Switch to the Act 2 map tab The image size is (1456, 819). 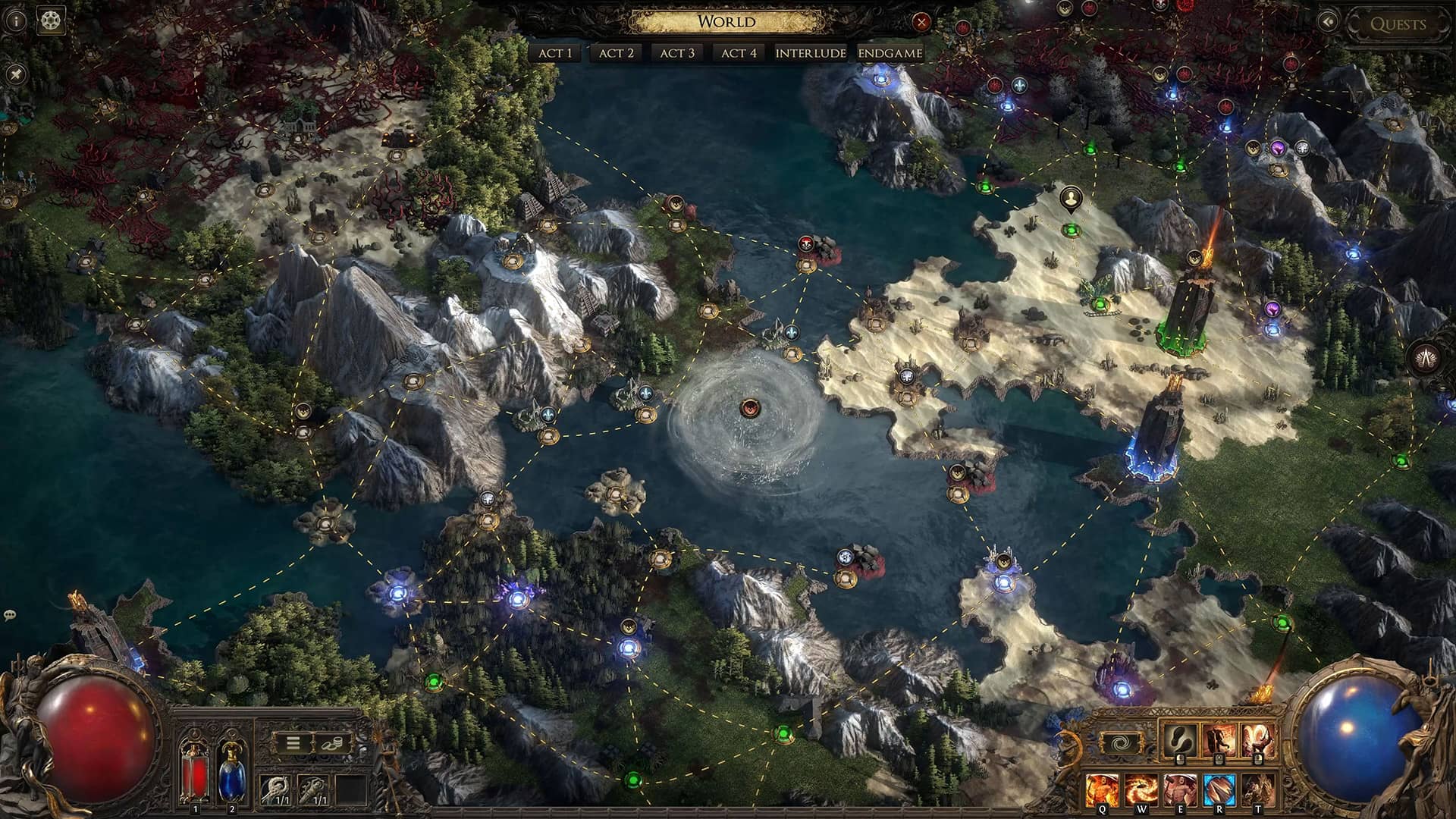pos(616,53)
